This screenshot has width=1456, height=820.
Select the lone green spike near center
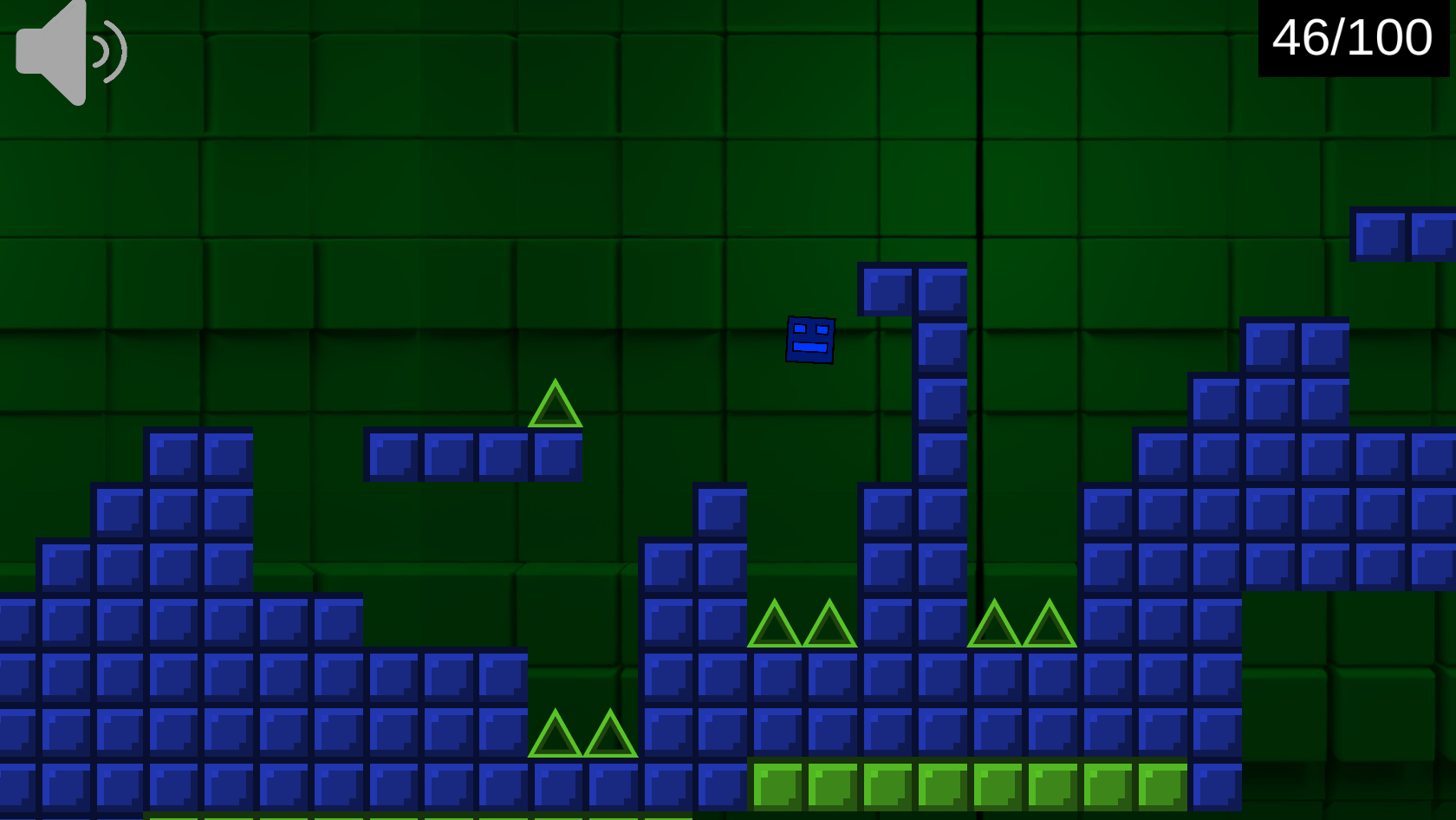pos(556,407)
